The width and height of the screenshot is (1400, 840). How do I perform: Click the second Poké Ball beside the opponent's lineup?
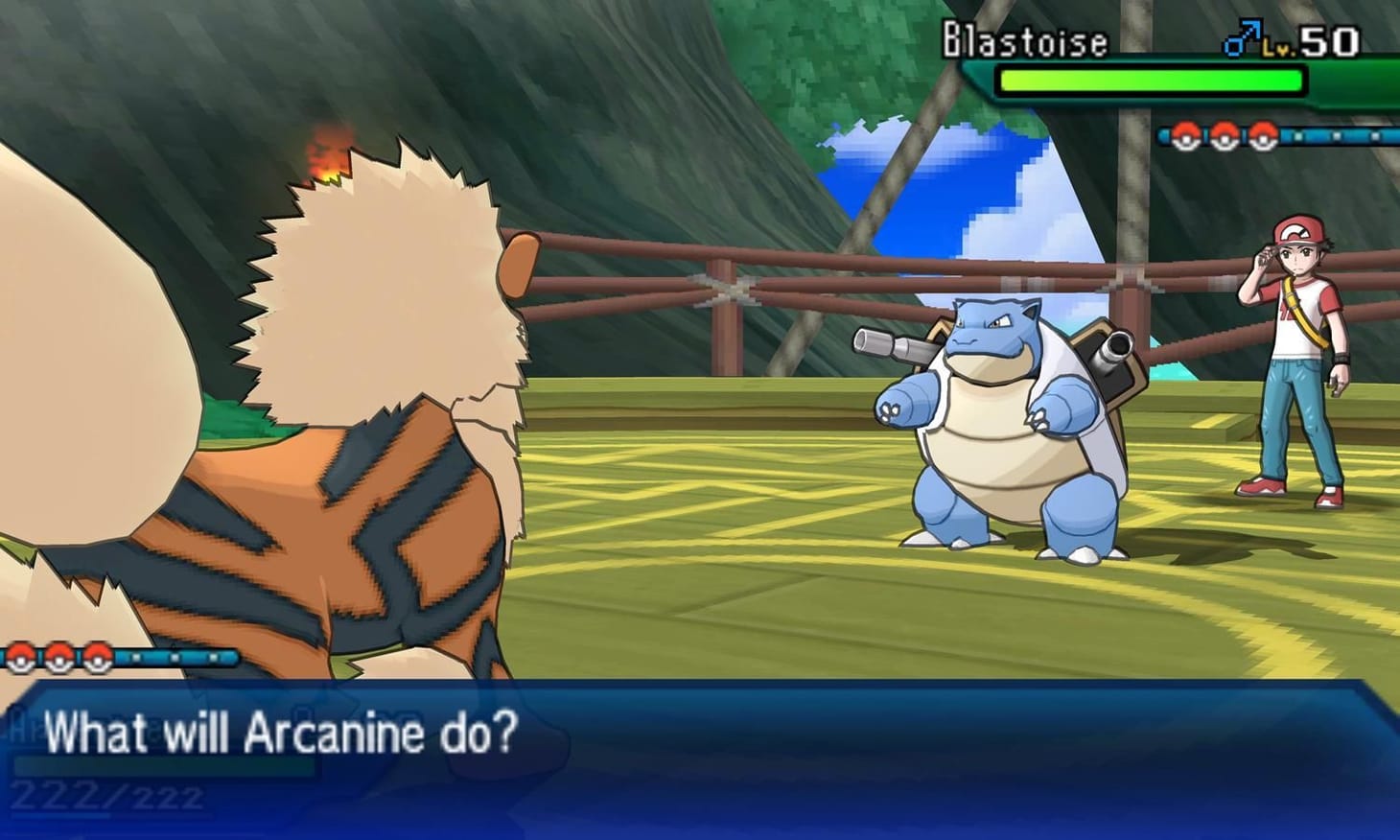[x=1223, y=136]
